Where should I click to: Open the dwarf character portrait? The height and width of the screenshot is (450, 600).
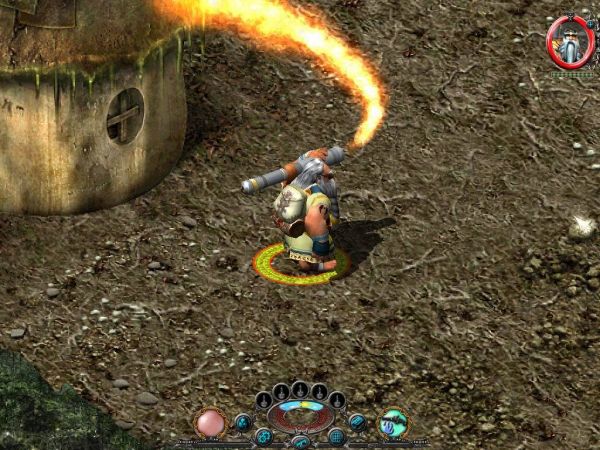click(x=571, y=42)
